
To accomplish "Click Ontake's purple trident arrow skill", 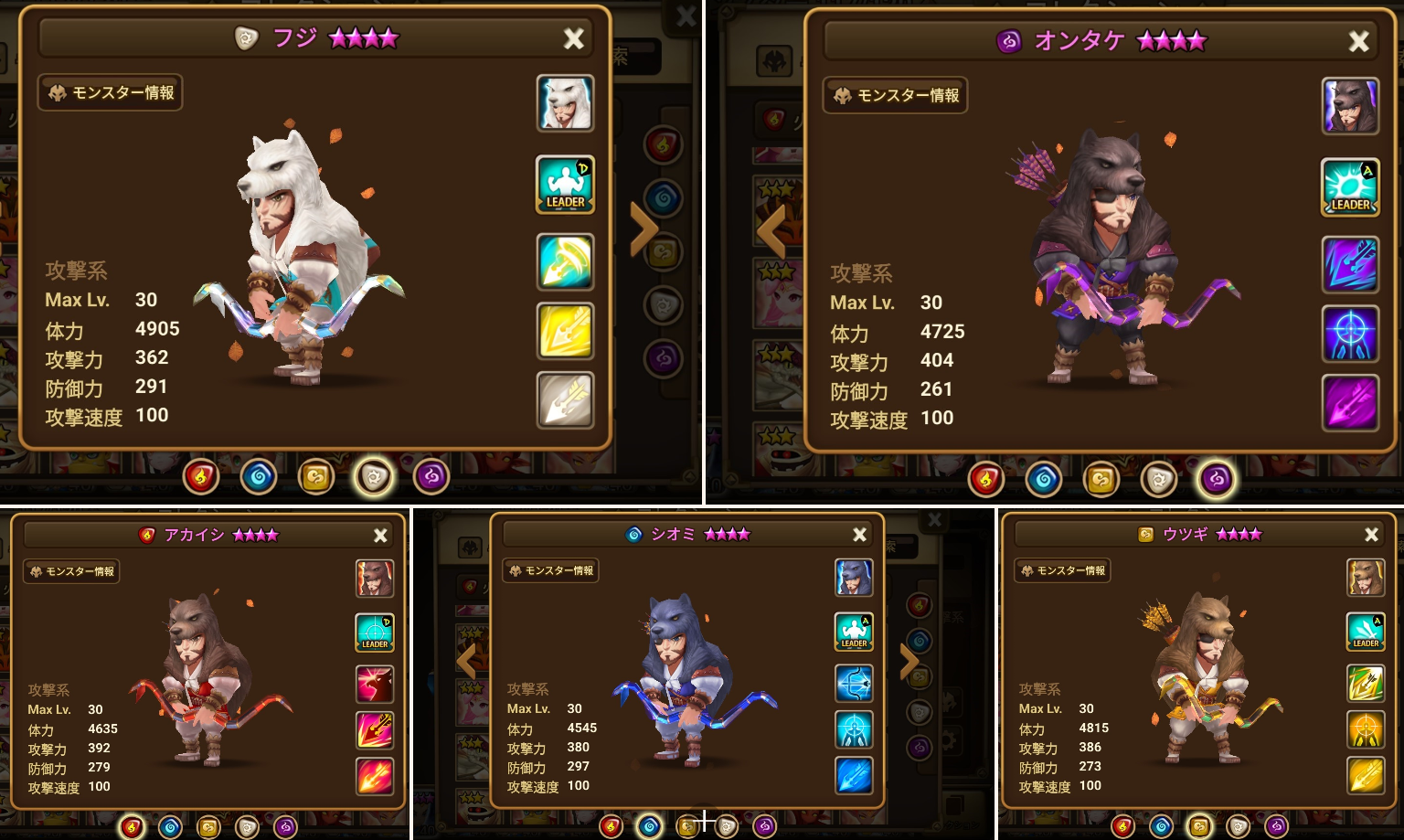I will pyautogui.click(x=1350, y=404).
